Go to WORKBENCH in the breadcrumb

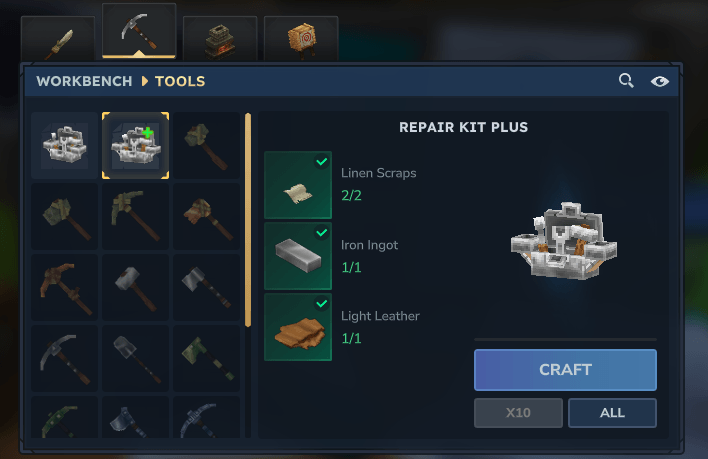85,81
